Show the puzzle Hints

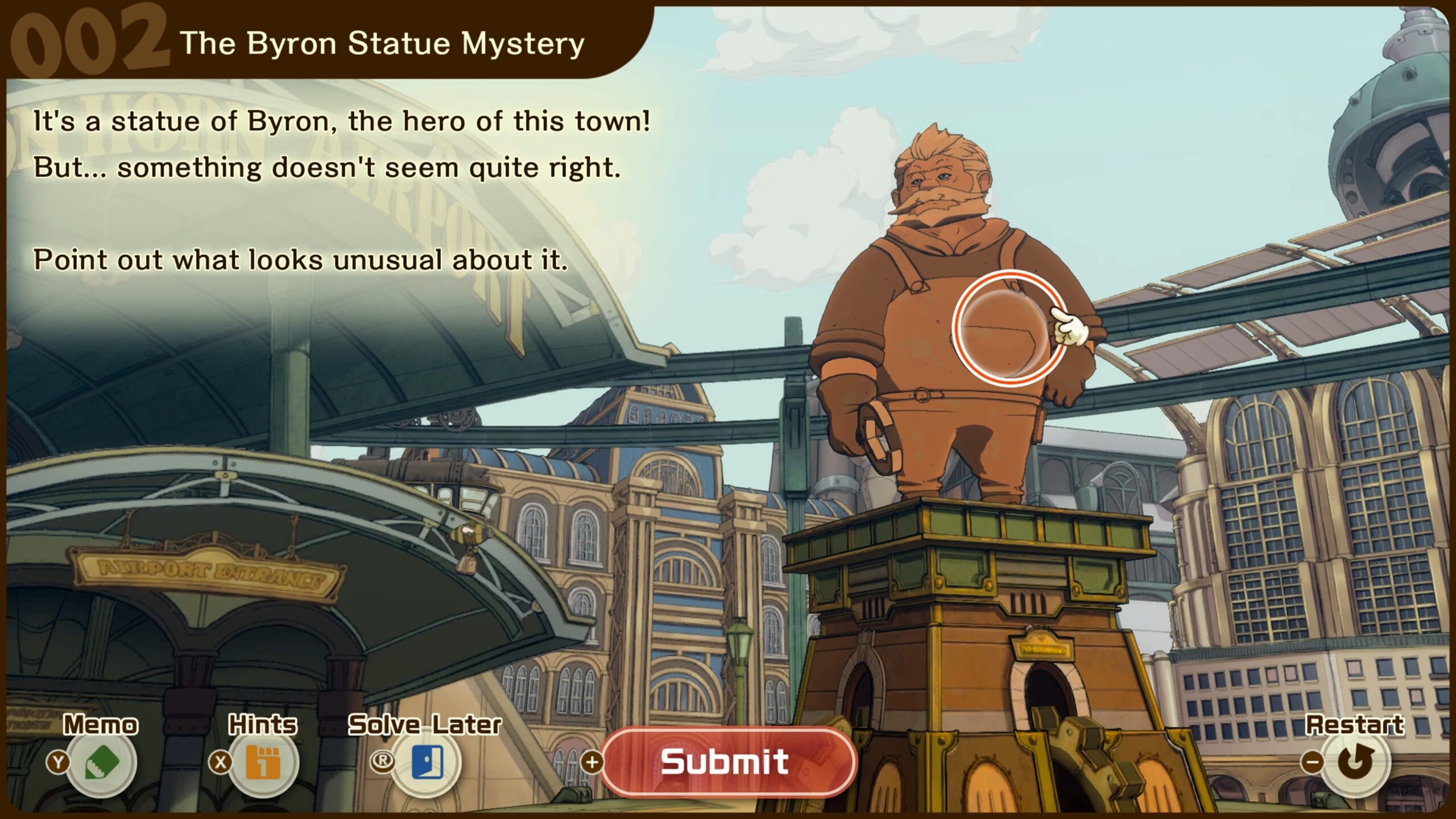point(263,762)
